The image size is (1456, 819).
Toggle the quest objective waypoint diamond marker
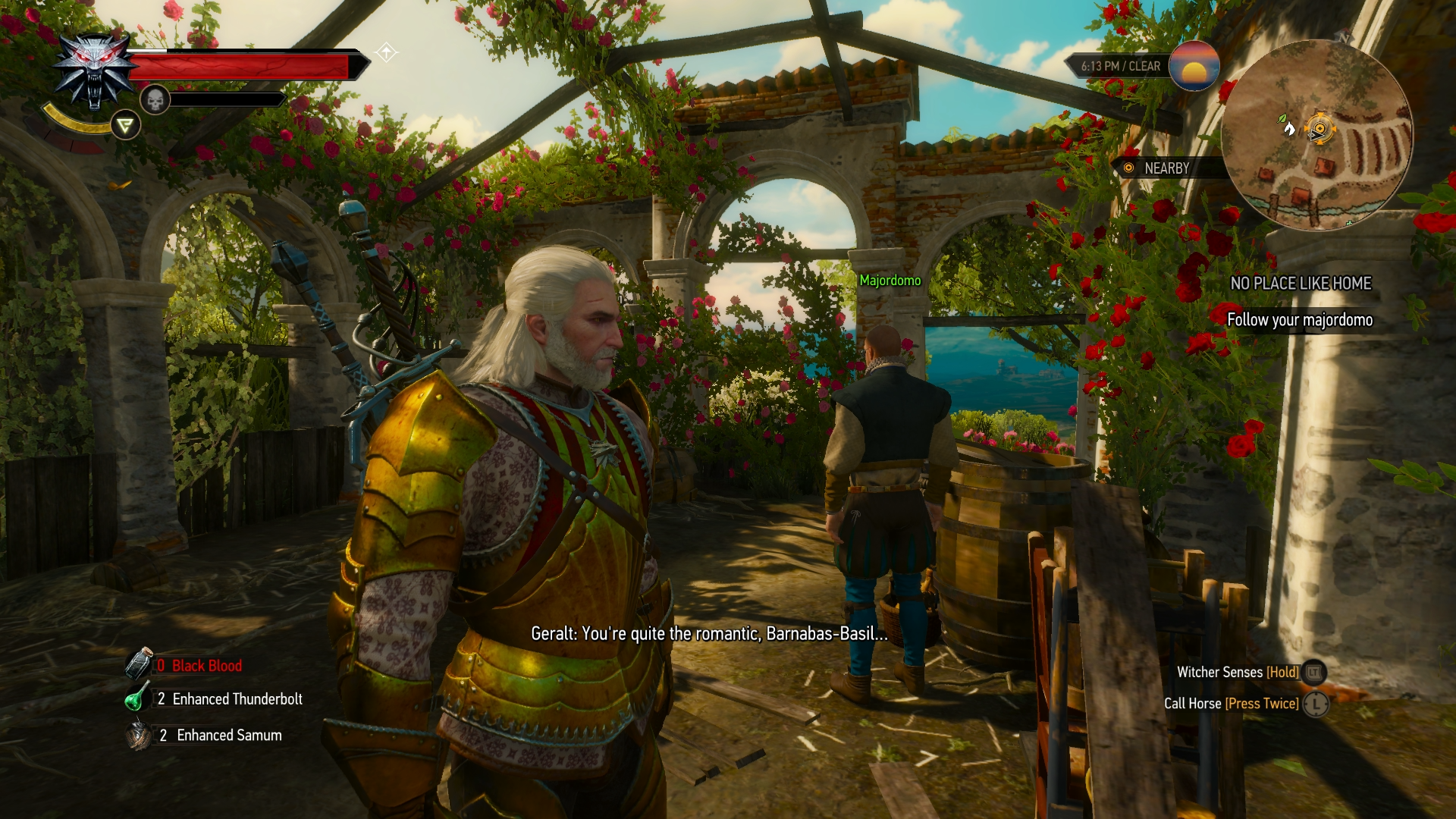coord(388,50)
